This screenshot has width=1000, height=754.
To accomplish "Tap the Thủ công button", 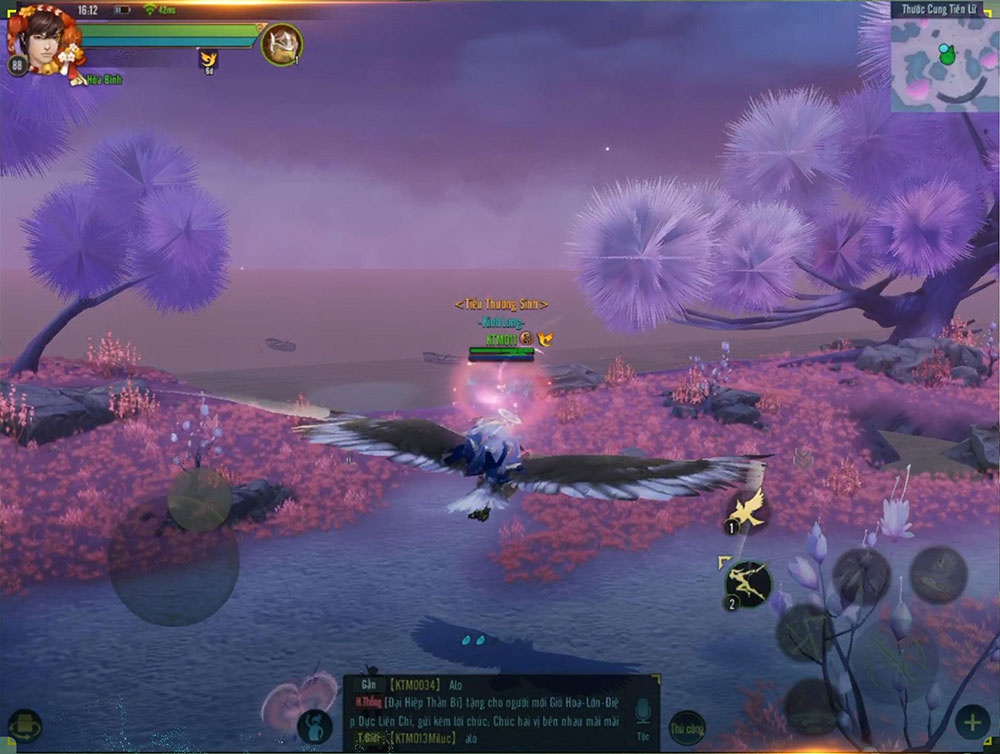I will [x=687, y=727].
